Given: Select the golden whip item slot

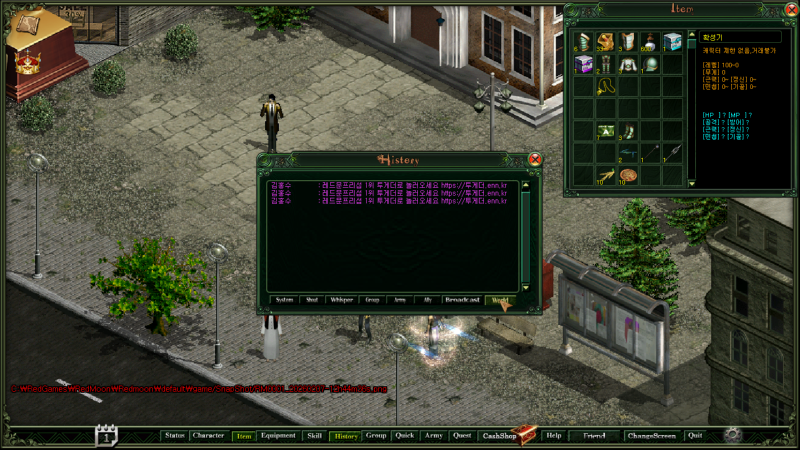Looking at the screenshot, I should [x=606, y=87].
